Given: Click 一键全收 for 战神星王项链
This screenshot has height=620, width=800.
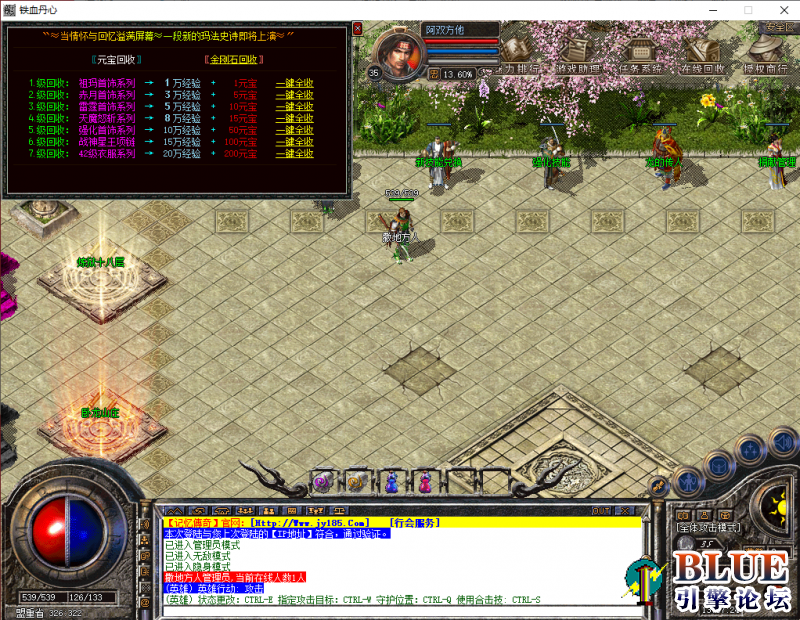Looking at the screenshot, I should (x=295, y=143).
